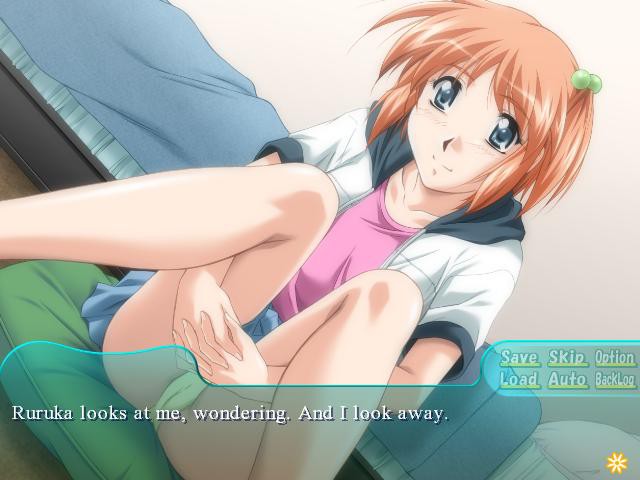The height and width of the screenshot is (480, 640).
Task: Open the Load game menu
Action: pos(519,380)
